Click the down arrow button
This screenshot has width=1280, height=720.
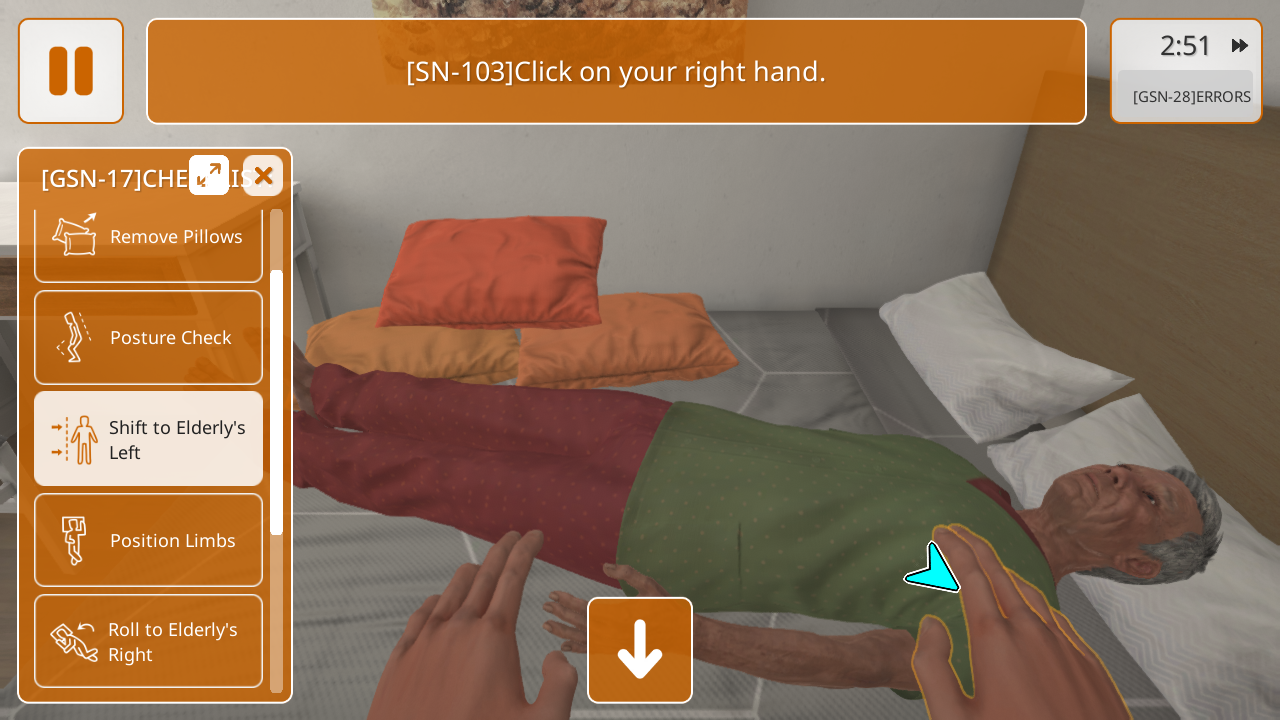pos(640,650)
